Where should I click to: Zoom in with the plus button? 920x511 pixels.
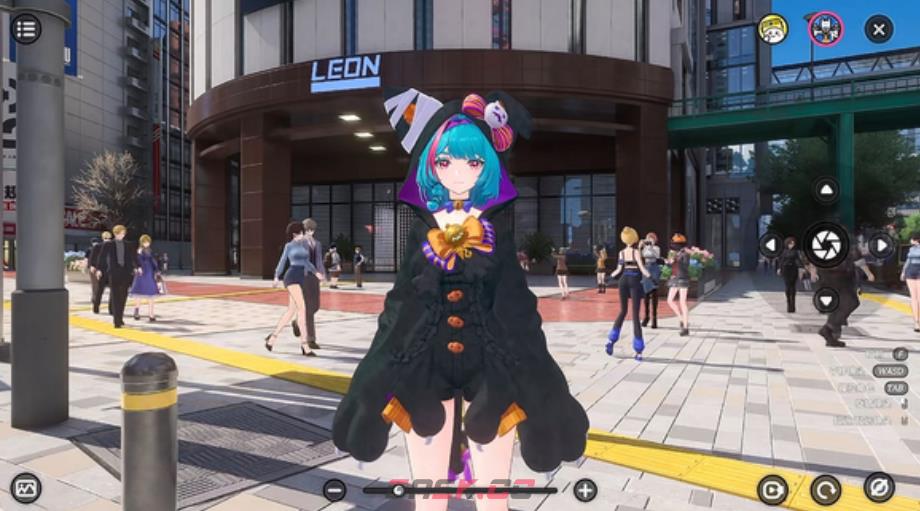pos(585,489)
